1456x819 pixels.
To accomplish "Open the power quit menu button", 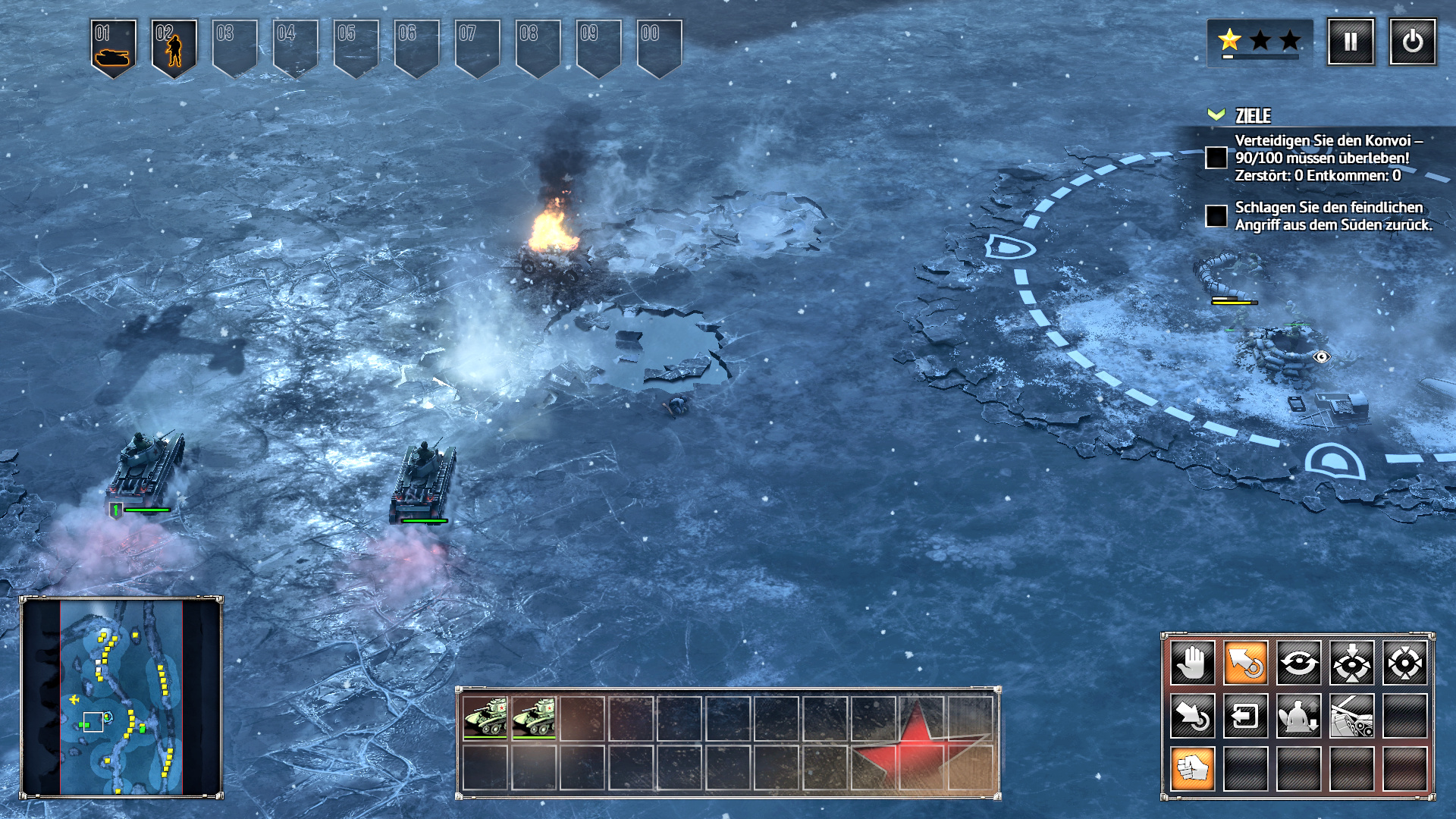I will click(1412, 42).
